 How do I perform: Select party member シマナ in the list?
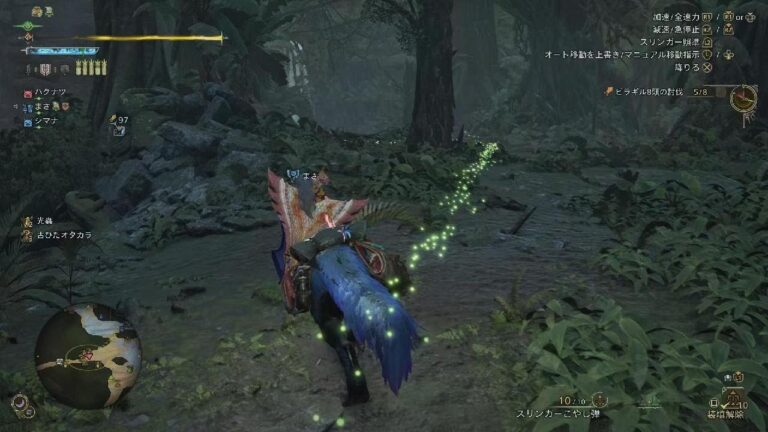click(x=48, y=121)
